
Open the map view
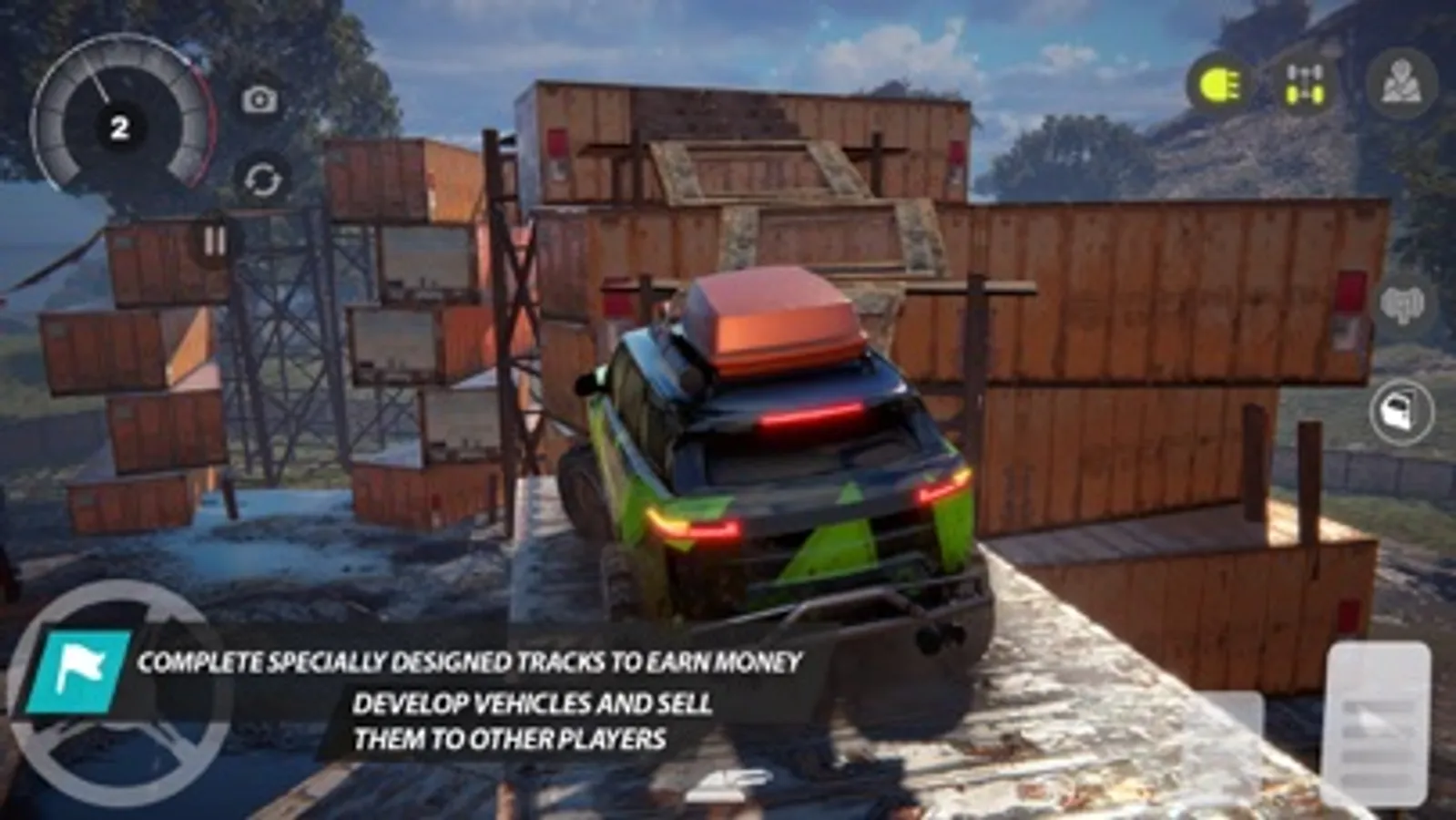(x=1401, y=84)
